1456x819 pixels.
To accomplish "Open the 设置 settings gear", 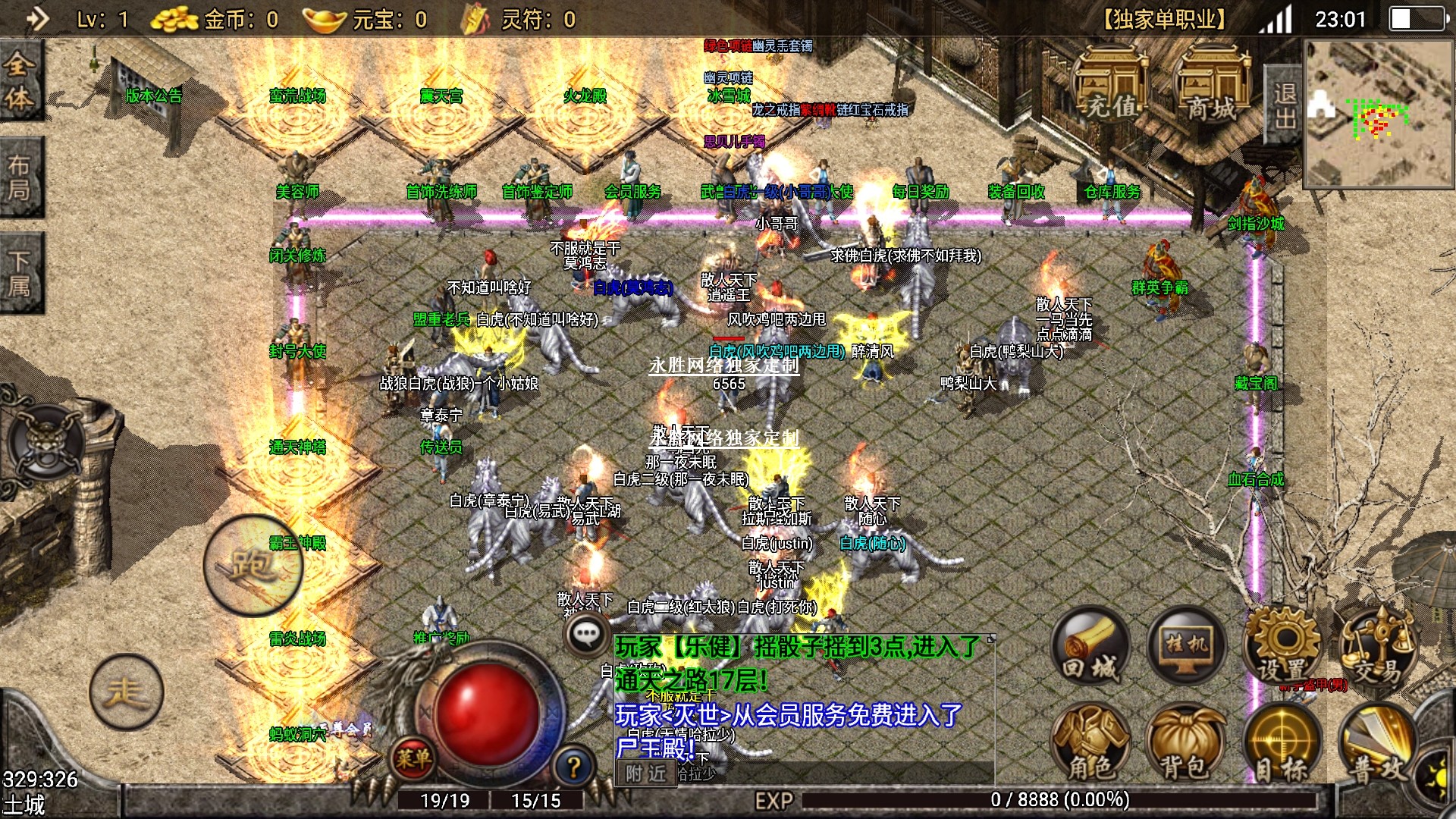I will point(1282,647).
